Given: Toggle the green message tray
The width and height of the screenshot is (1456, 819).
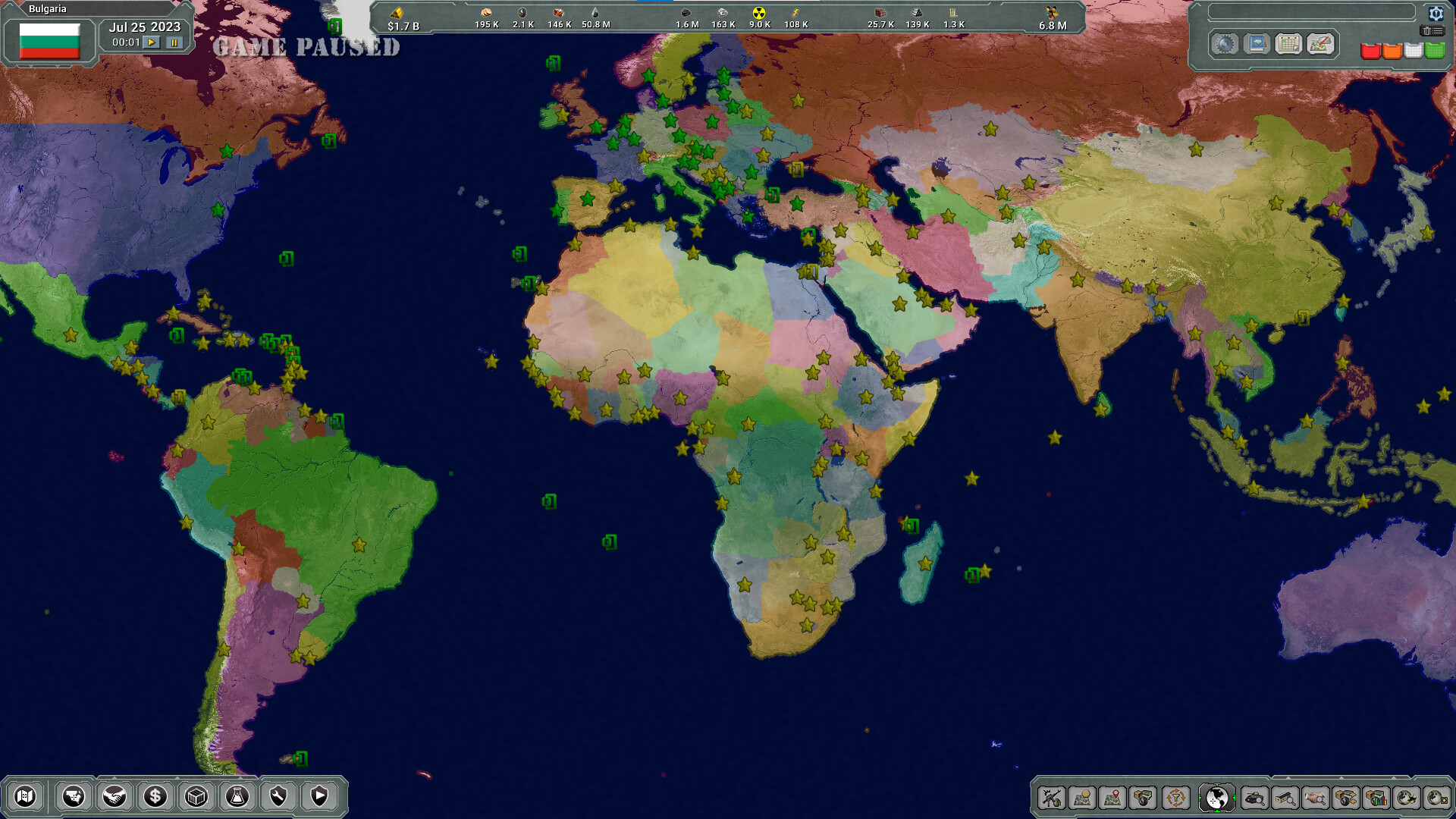Looking at the screenshot, I should click(x=1434, y=52).
